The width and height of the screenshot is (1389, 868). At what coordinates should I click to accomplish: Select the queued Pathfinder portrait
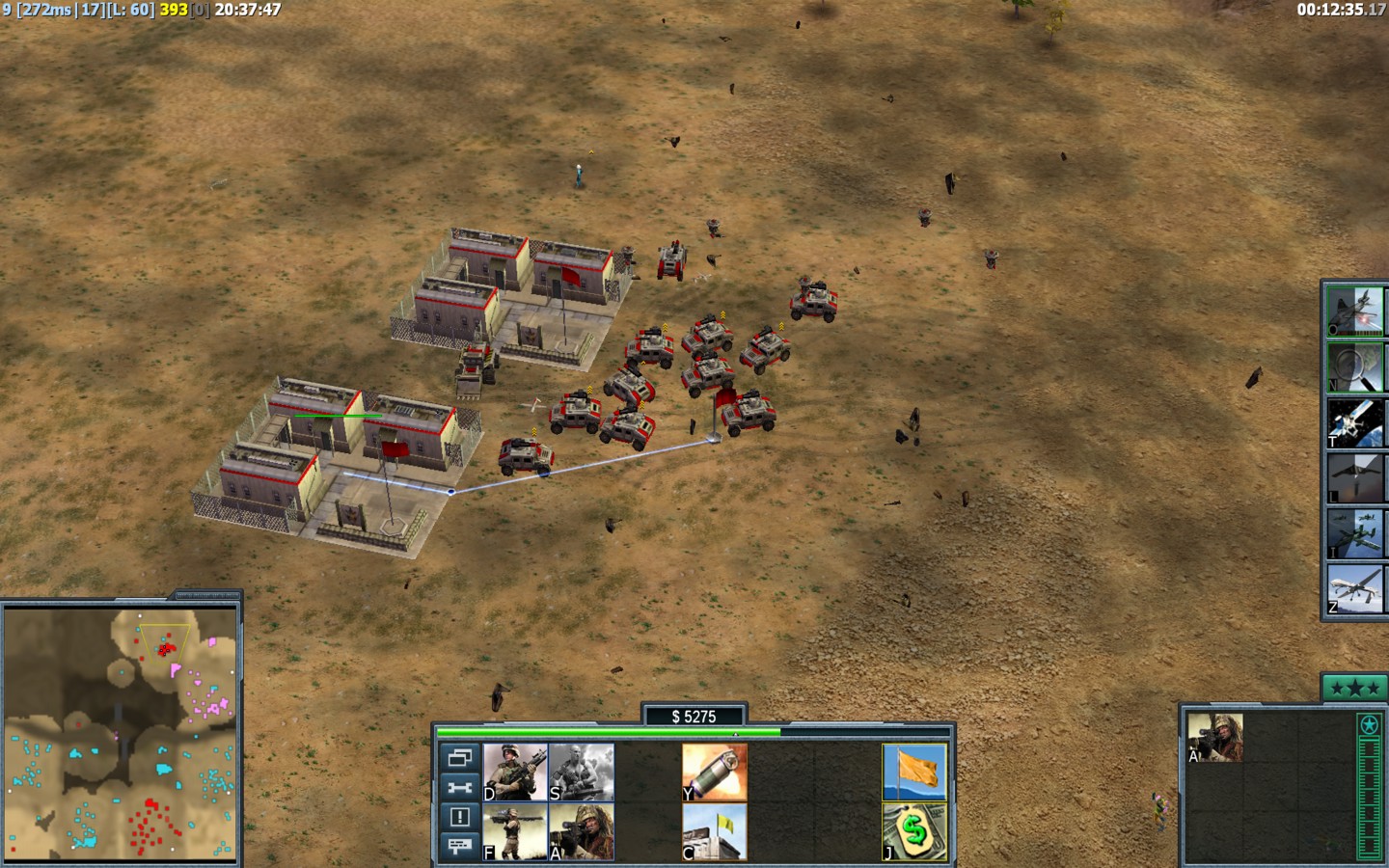tap(1214, 739)
